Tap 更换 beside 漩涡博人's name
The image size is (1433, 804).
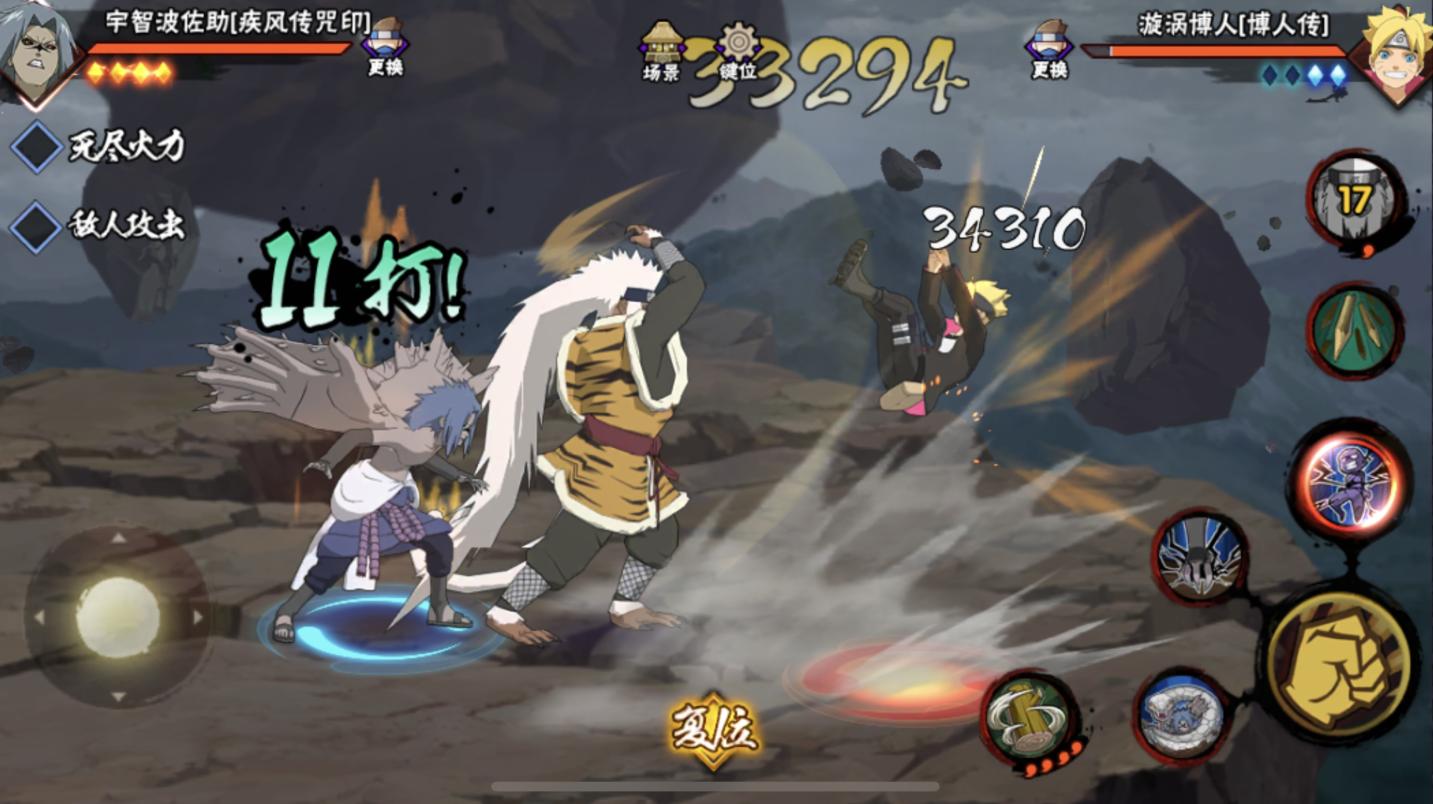click(1049, 46)
